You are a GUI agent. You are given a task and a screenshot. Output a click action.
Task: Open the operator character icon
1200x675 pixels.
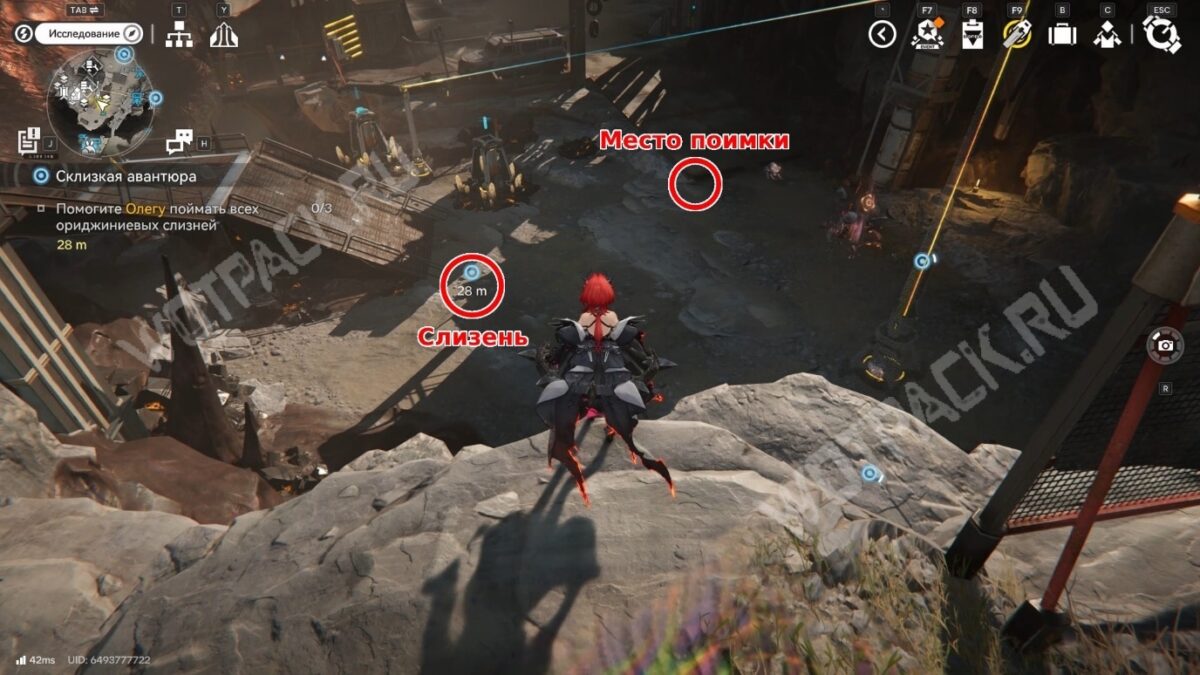coord(1106,35)
